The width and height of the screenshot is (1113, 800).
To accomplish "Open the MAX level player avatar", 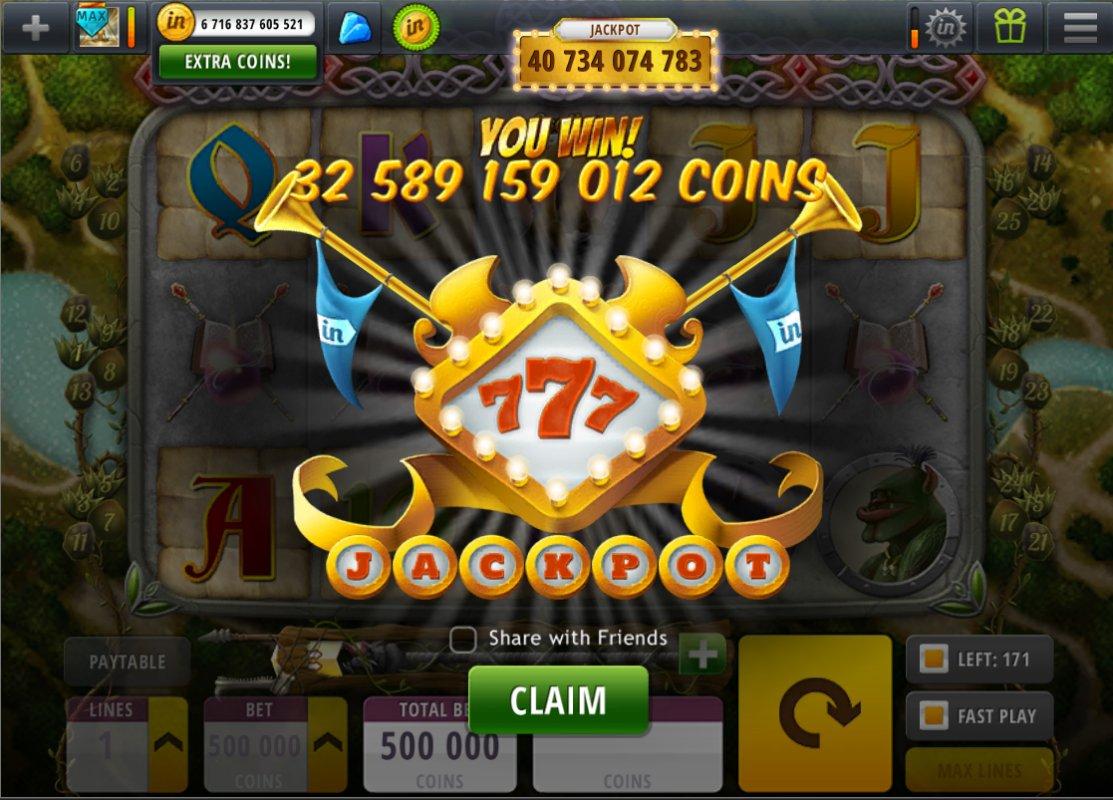I will tap(99, 27).
